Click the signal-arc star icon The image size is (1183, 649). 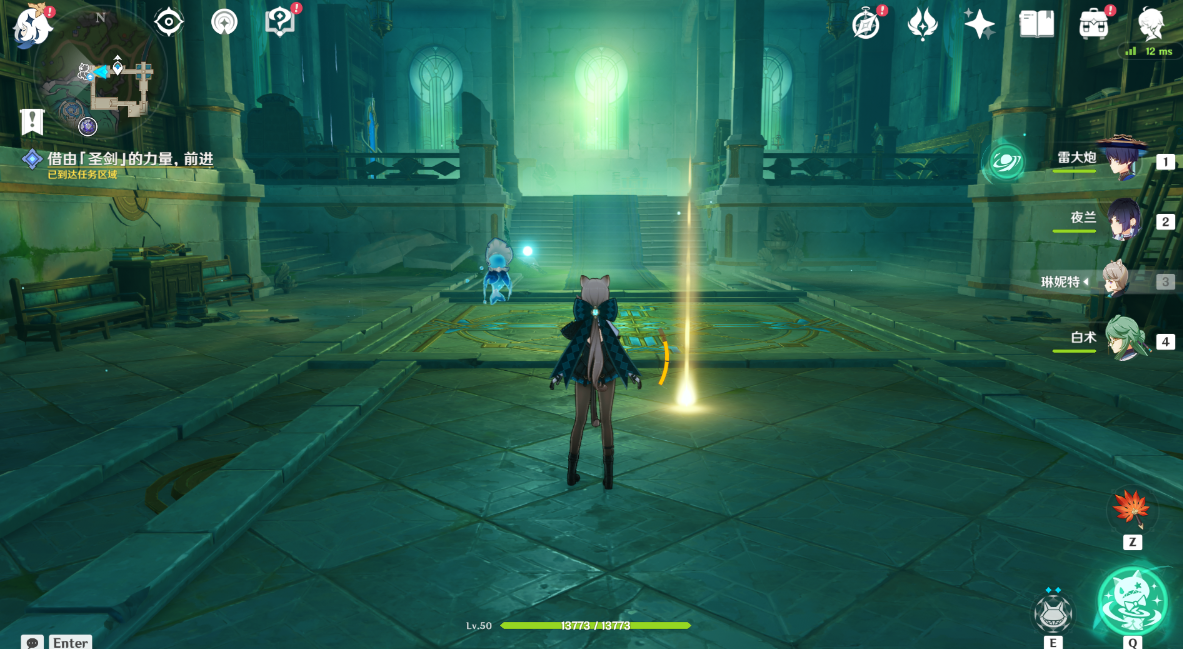point(224,22)
